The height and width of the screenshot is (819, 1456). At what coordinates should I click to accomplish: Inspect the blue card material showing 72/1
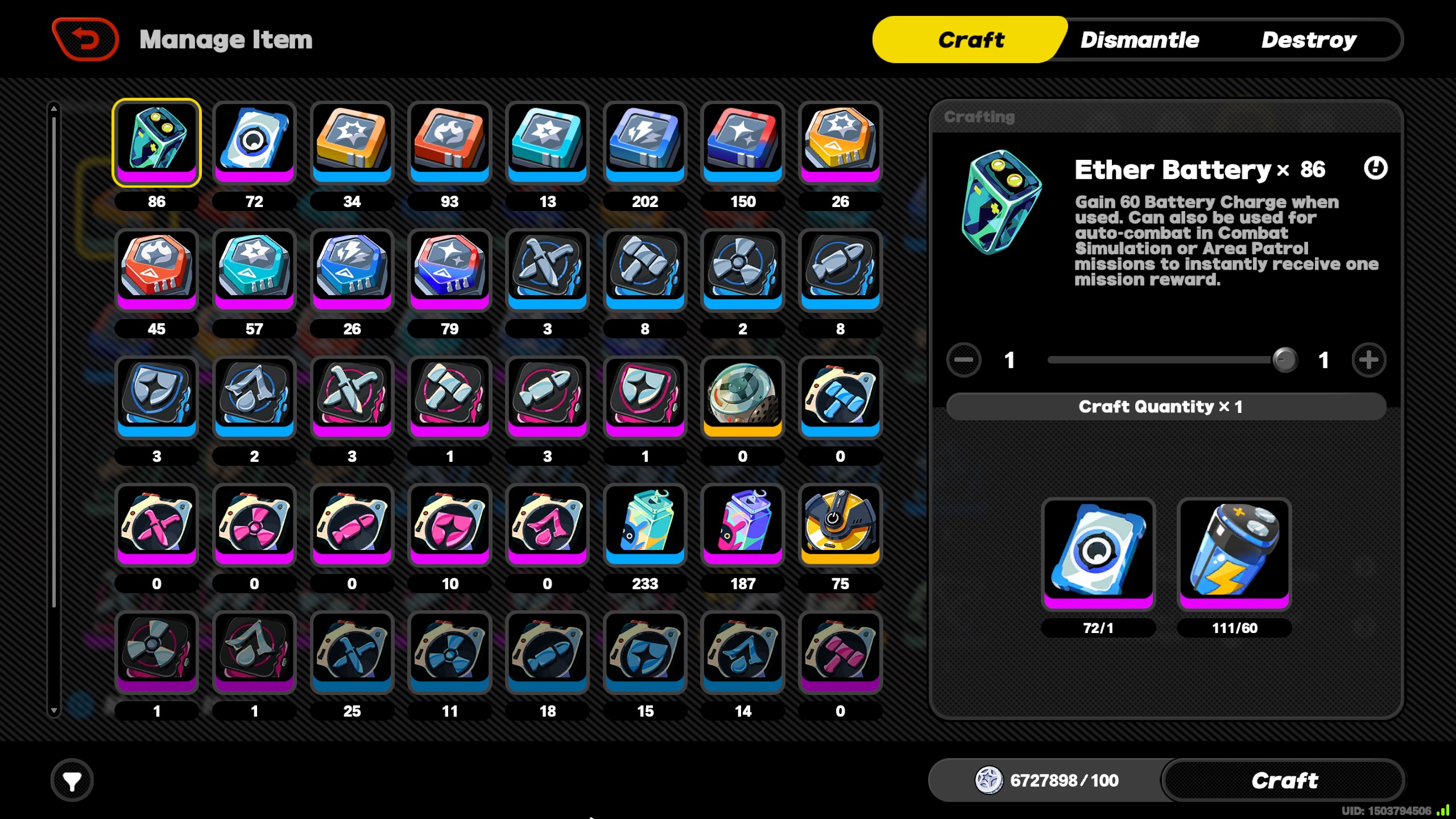pyautogui.click(x=1098, y=553)
